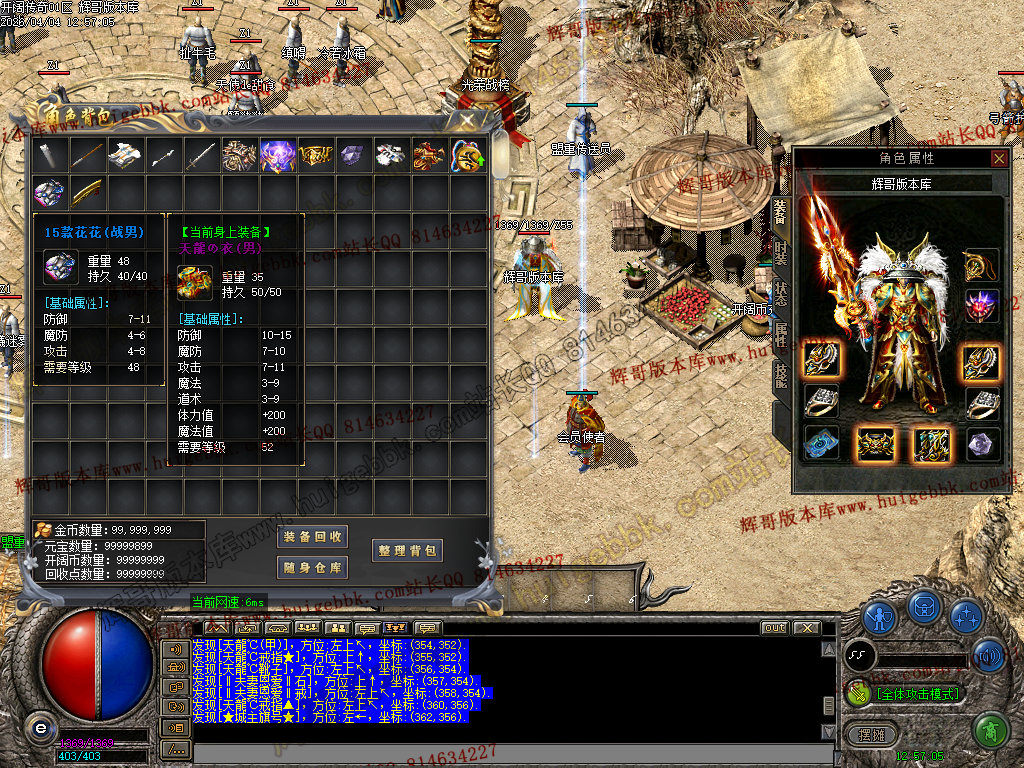Open the 随身仓库 portable warehouse
Image resolution: width=1024 pixels, height=768 pixels.
[312, 568]
